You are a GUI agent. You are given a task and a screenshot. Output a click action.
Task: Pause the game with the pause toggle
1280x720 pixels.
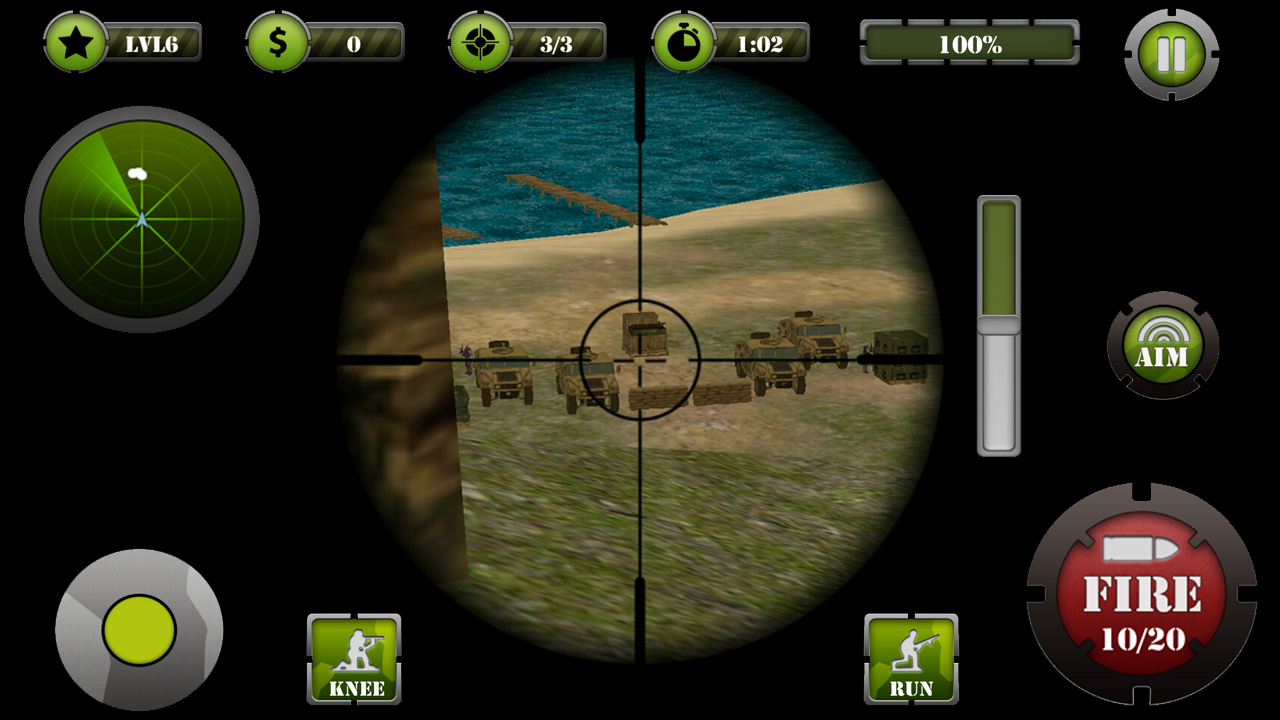(x=1172, y=55)
